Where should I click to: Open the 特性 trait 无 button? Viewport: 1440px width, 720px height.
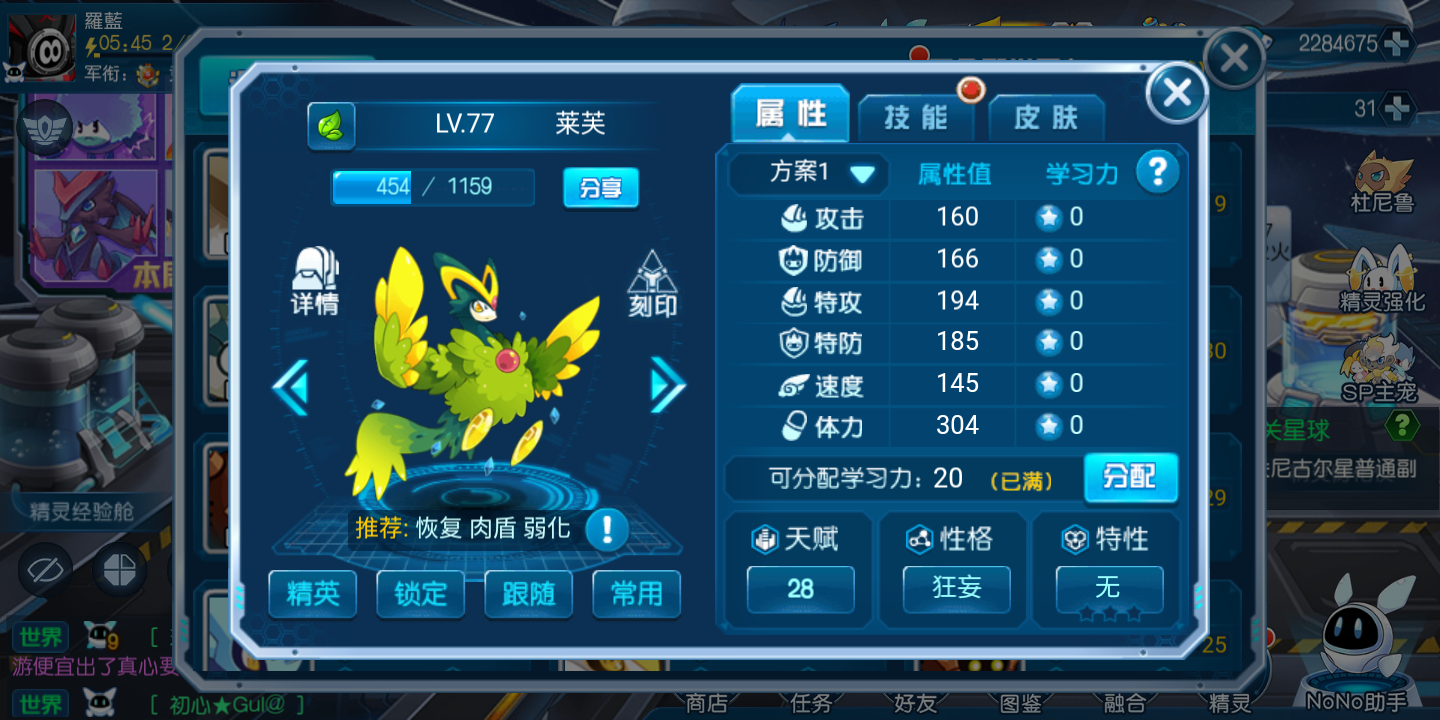pyautogui.click(x=1109, y=588)
